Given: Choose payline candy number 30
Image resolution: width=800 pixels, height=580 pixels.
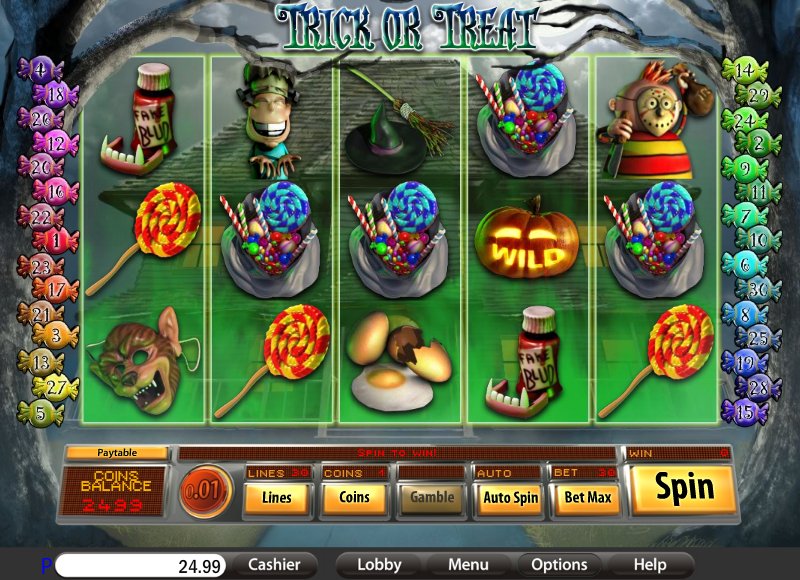Looking at the screenshot, I should (x=760, y=290).
